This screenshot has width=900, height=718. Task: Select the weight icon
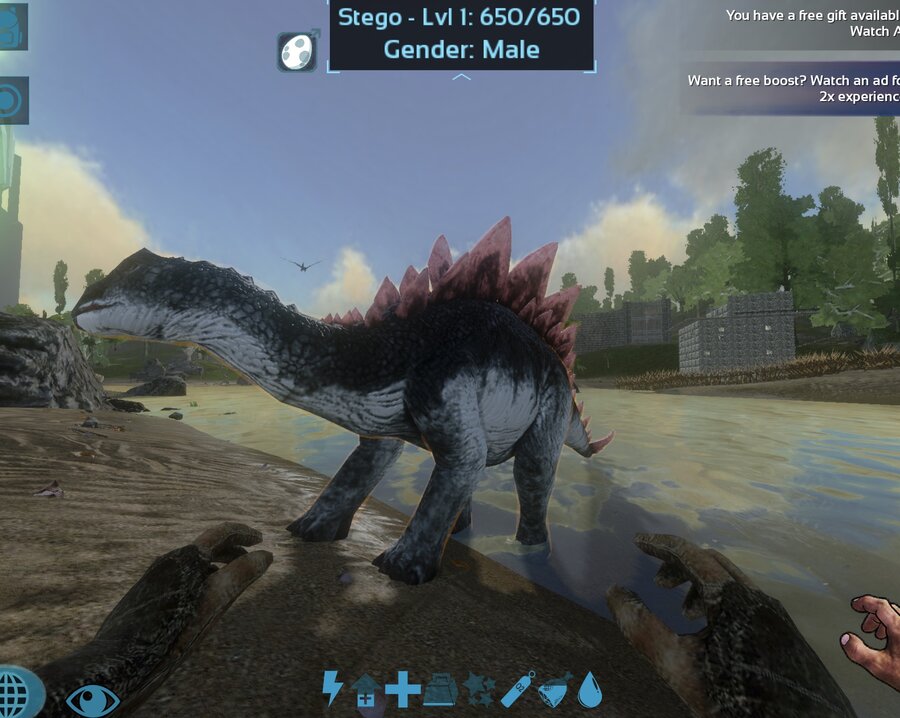click(x=440, y=690)
